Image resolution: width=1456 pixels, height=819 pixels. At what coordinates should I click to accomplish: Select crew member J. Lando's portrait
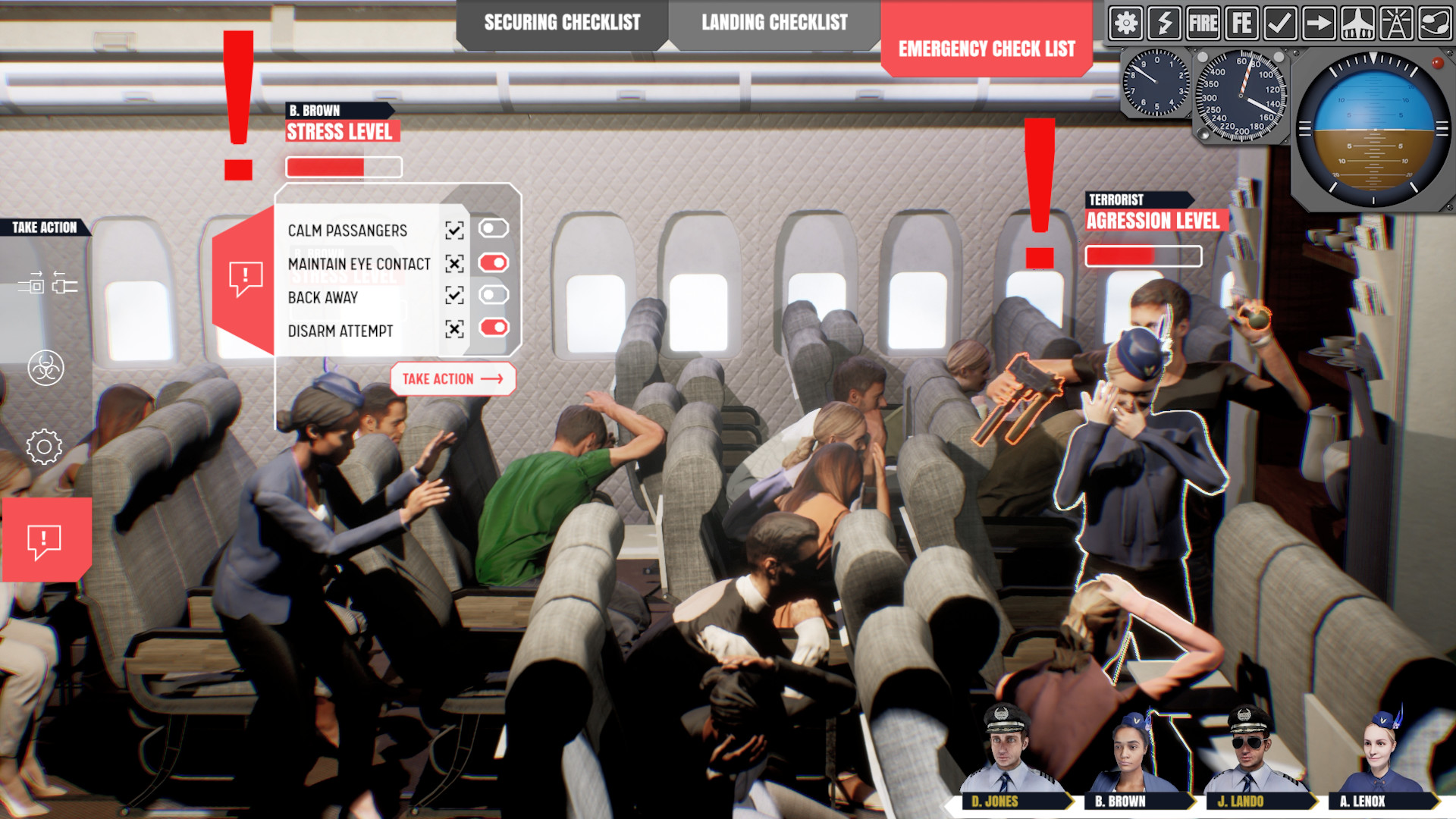click(x=1248, y=751)
